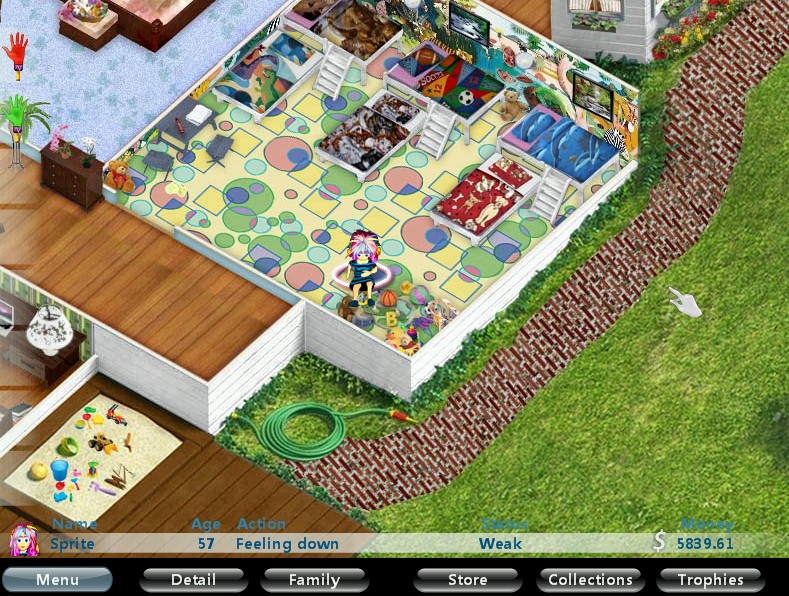Show the Detail screen
Viewport: 789px width, 596px height.
(193, 580)
